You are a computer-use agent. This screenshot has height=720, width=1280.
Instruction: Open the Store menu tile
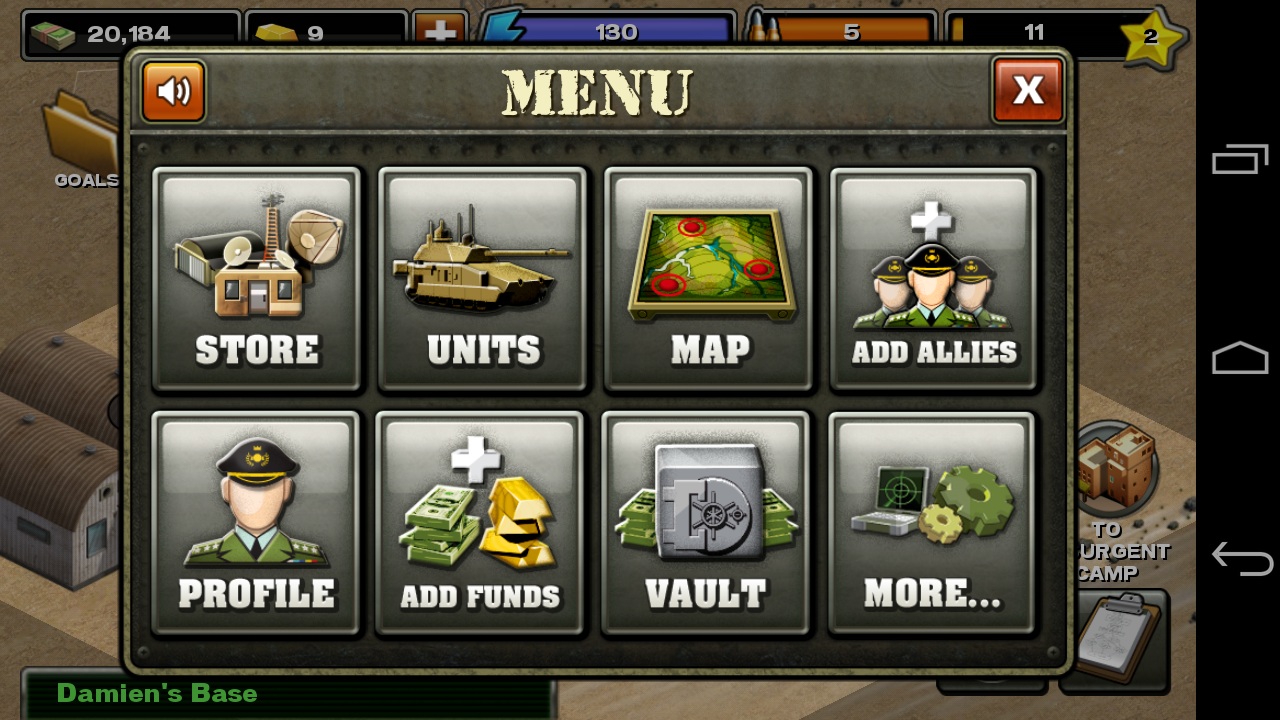point(257,279)
